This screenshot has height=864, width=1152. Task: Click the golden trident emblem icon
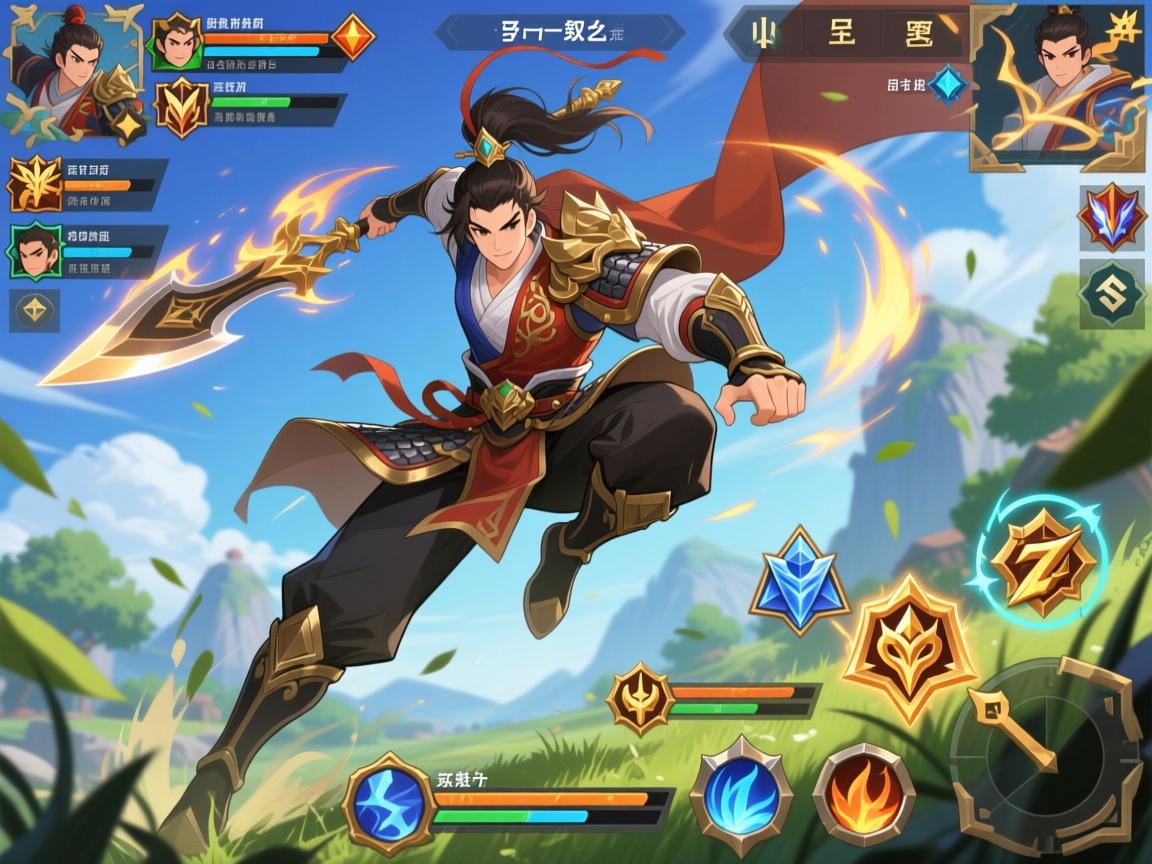coord(640,698)
